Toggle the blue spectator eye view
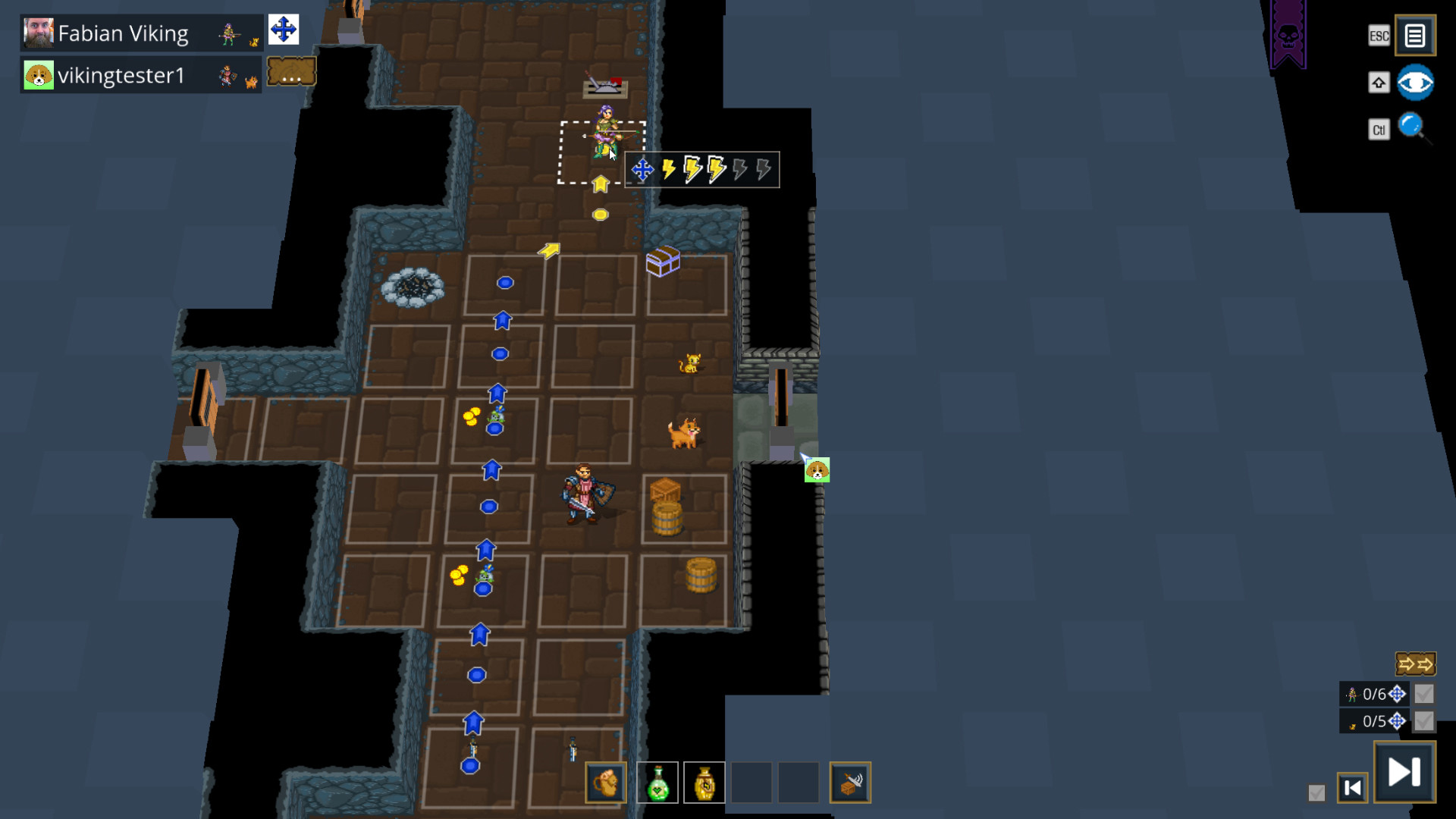 [1415, 82]
